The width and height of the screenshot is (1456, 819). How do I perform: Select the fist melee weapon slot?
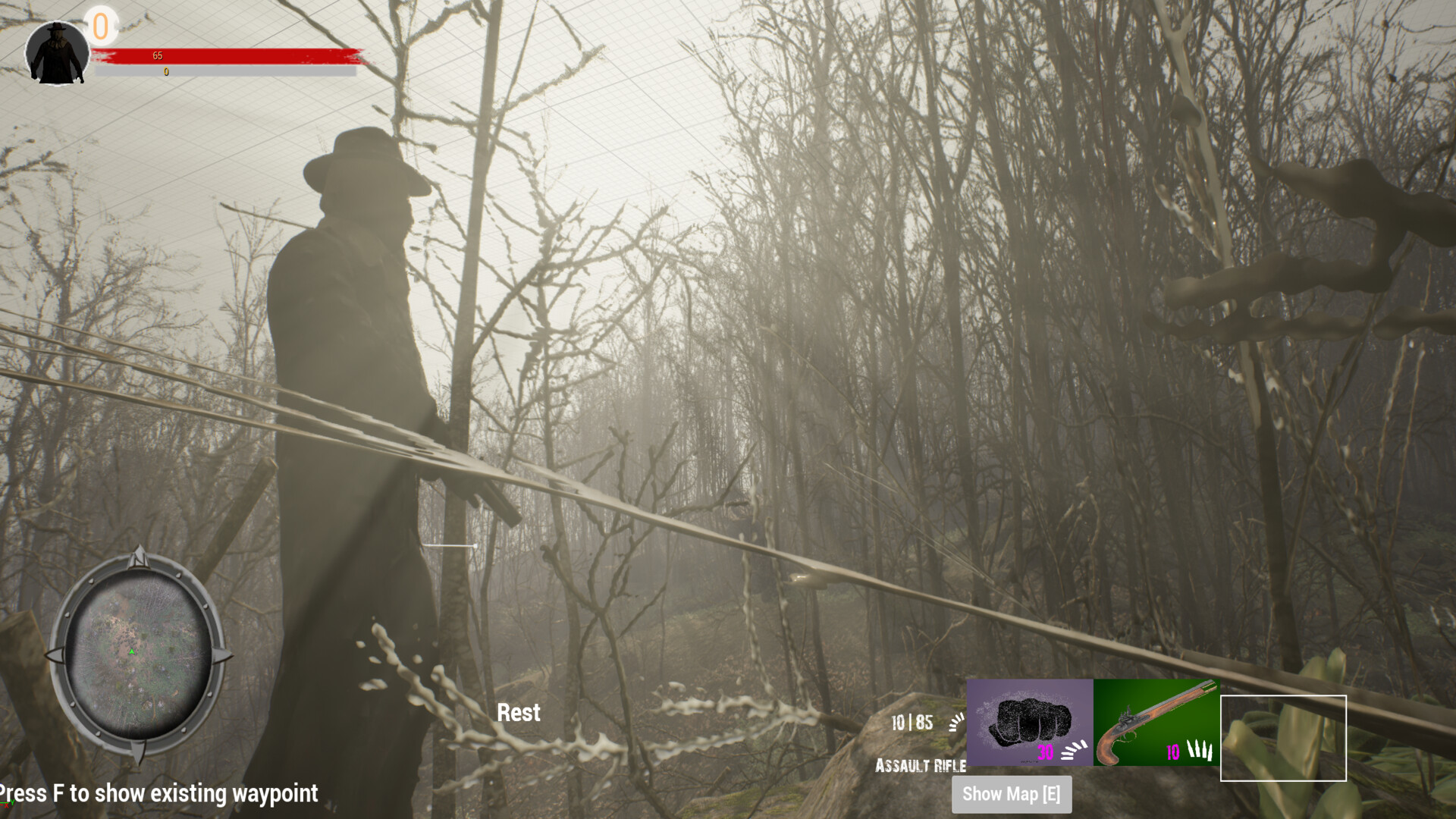tap(1029, 717)
